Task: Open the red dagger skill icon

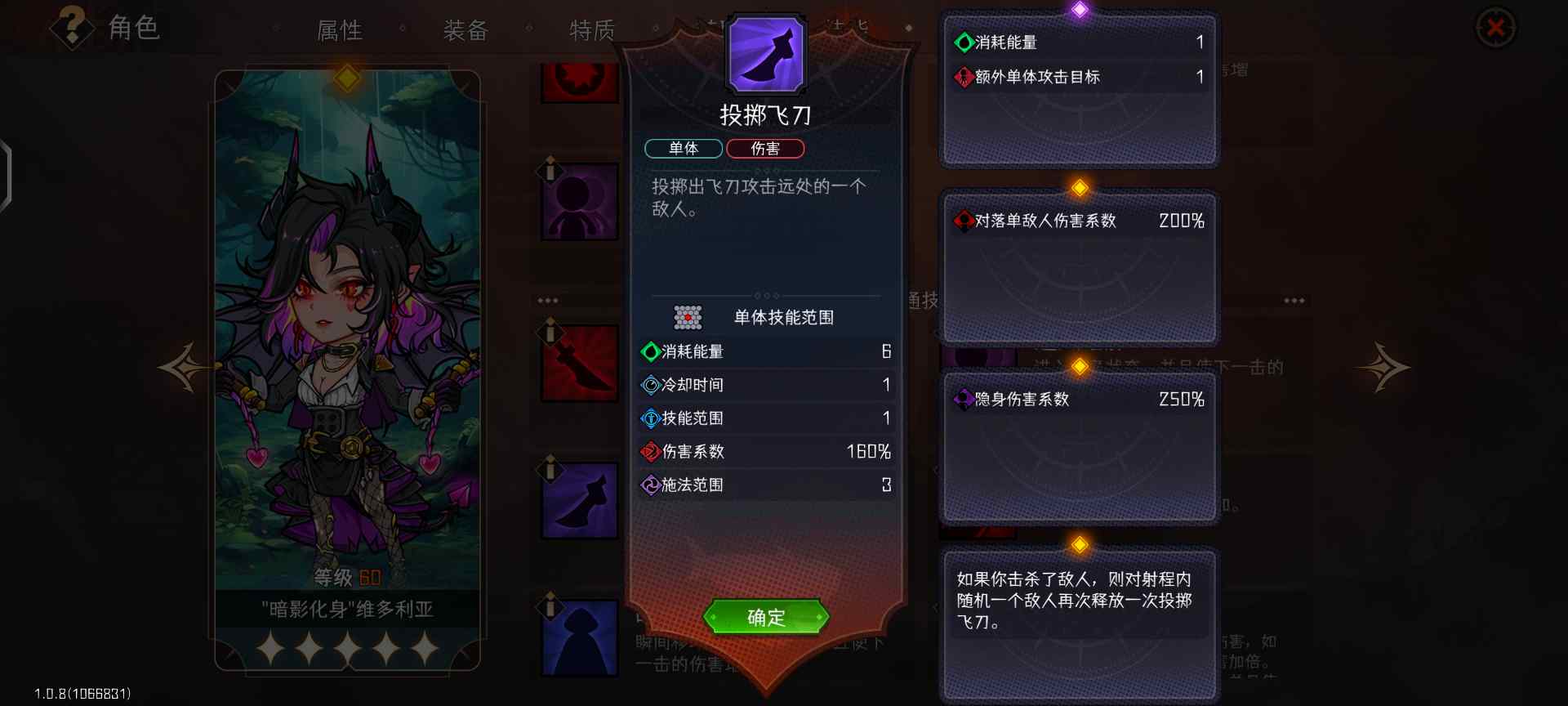Action: pyautogui.click(x=580, y=363)
